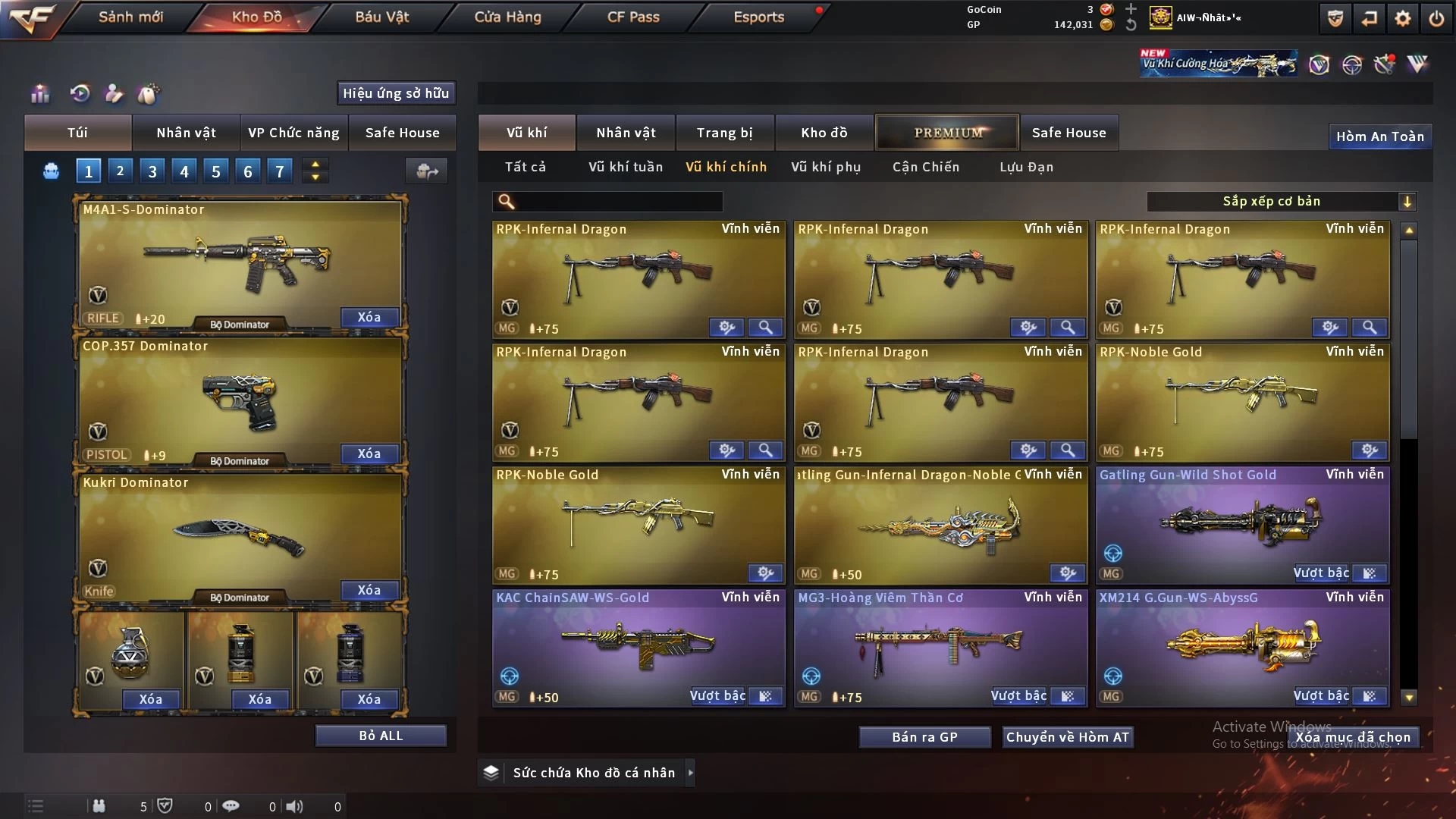Viewport: 1456px width, 819px height.
Task: Click the weapon search field
Action: [x=618, y=201]
